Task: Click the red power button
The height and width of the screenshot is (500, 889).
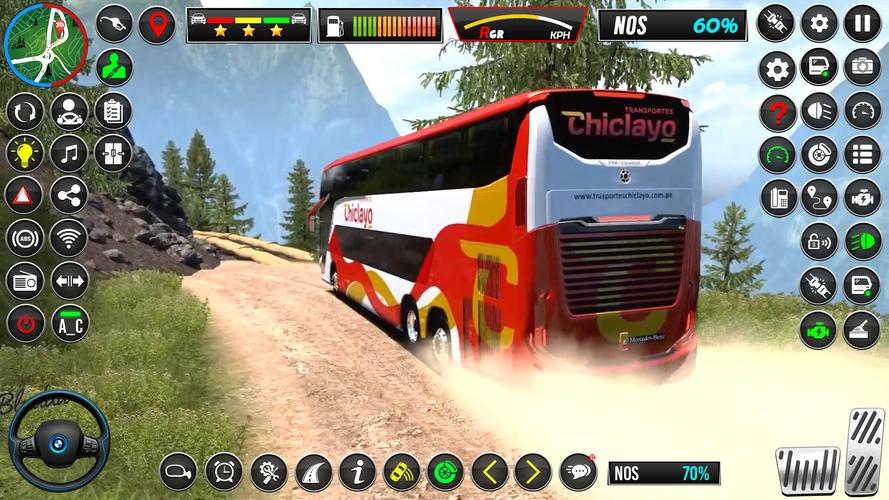Action: [25, 323]
